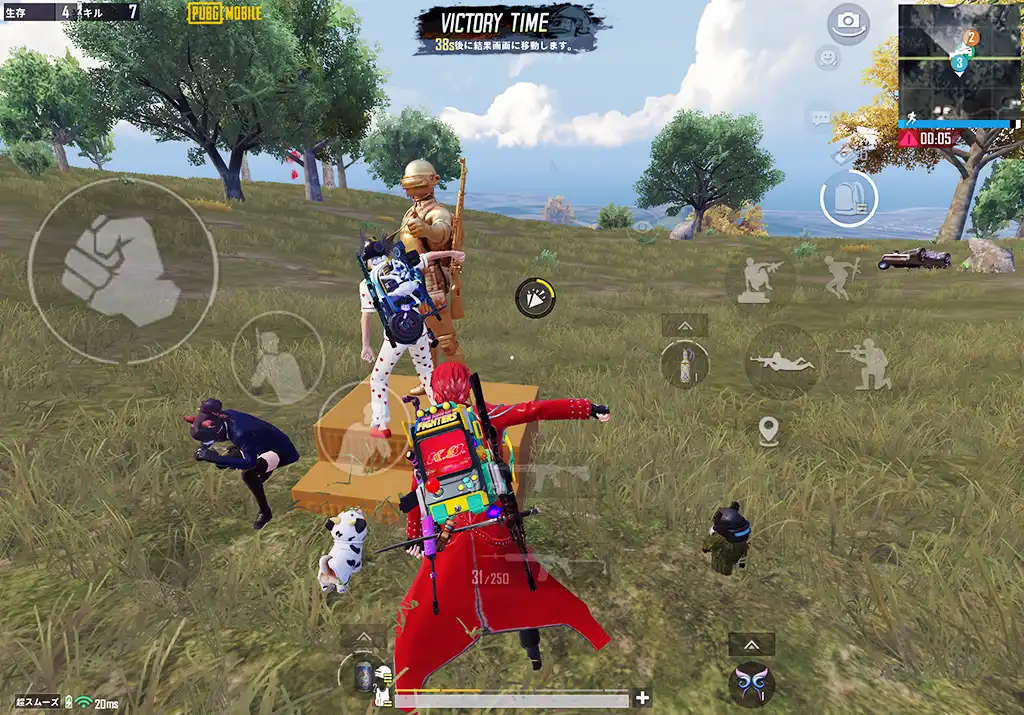This screenshot has width=1024, height=715.
Task: Use the energy drink can slot
Action: point(362,674)
